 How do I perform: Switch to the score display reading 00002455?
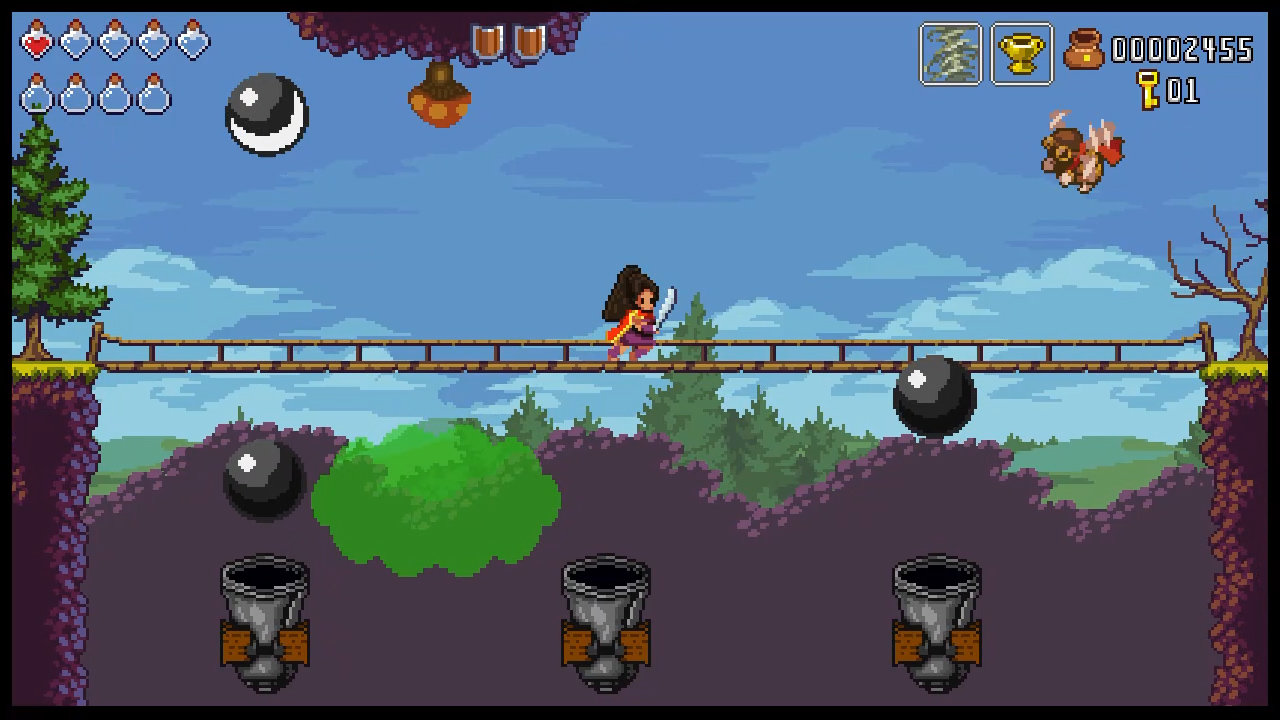(1183, 51)
